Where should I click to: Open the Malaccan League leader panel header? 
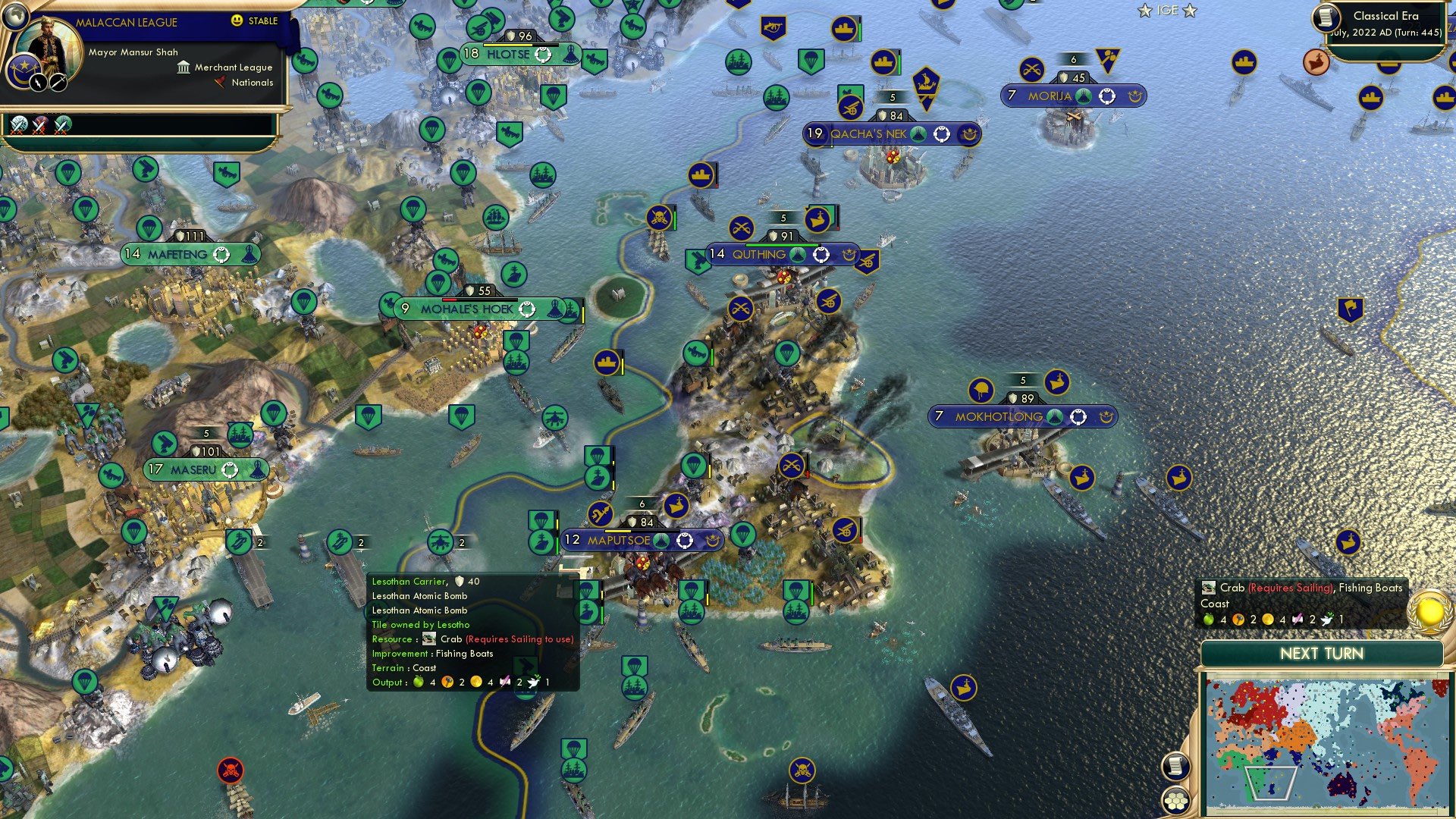click(126, 23)
